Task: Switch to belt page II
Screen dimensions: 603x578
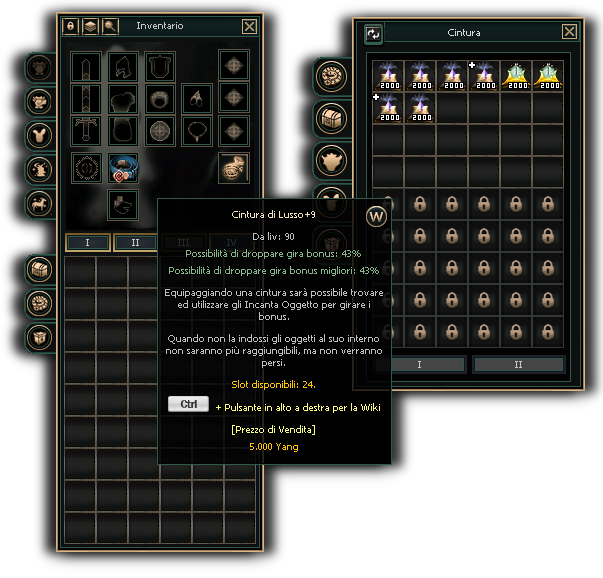Action: pos(518,364)
